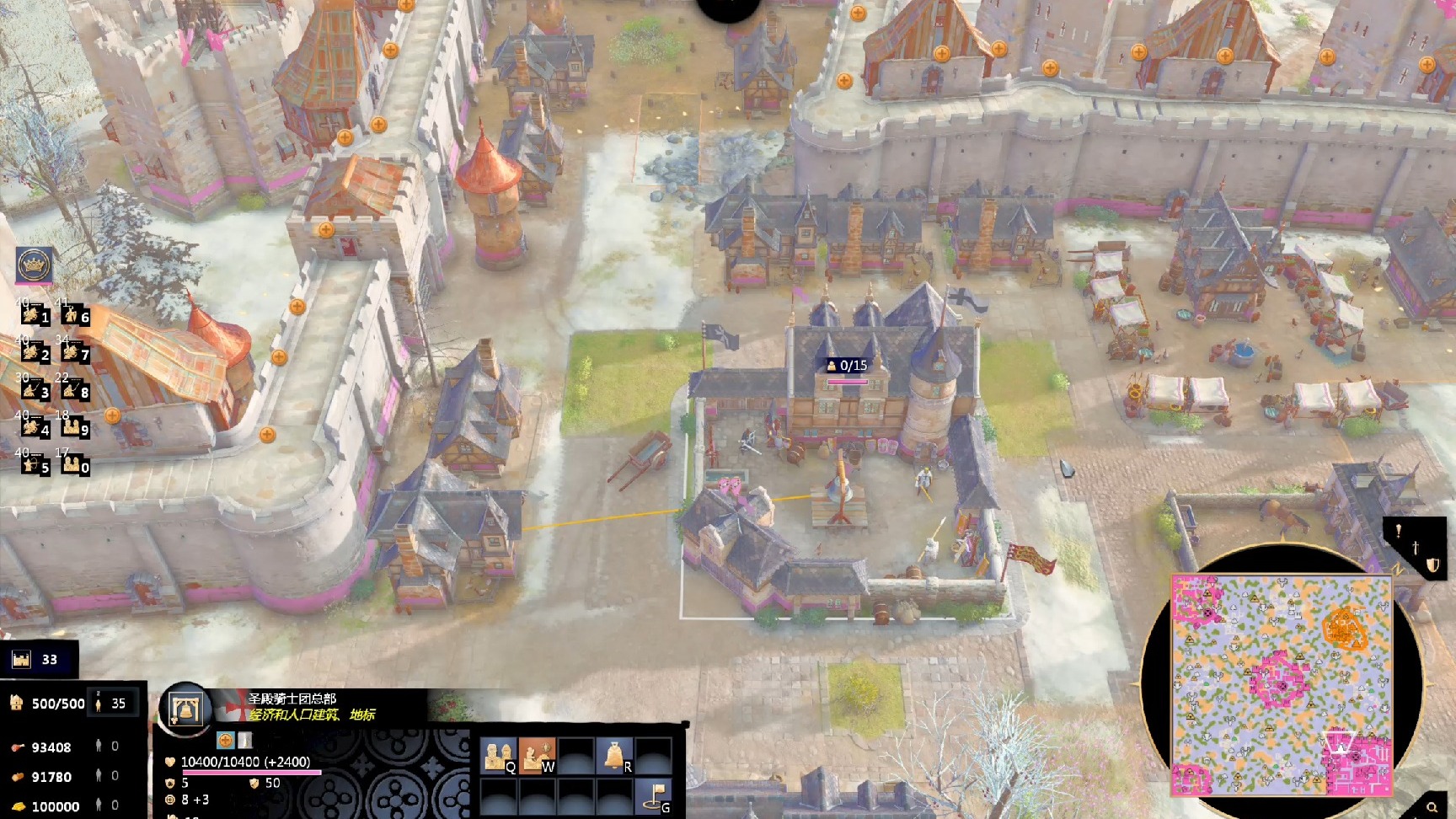
Task: Activate the highlighted W command icon
Action: tap(537, 755)
